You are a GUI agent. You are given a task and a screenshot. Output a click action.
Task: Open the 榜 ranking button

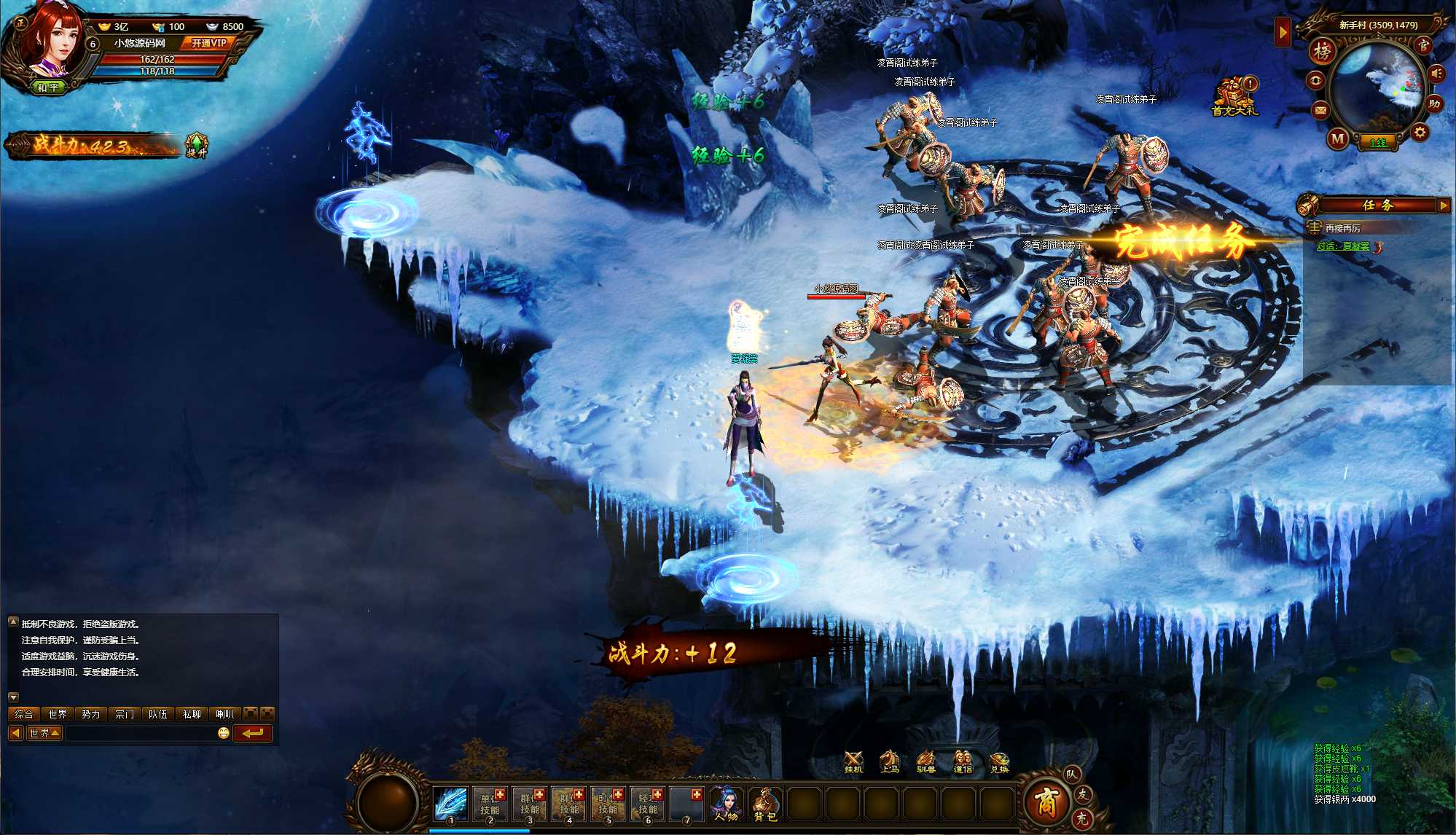tap(1322, 51)
